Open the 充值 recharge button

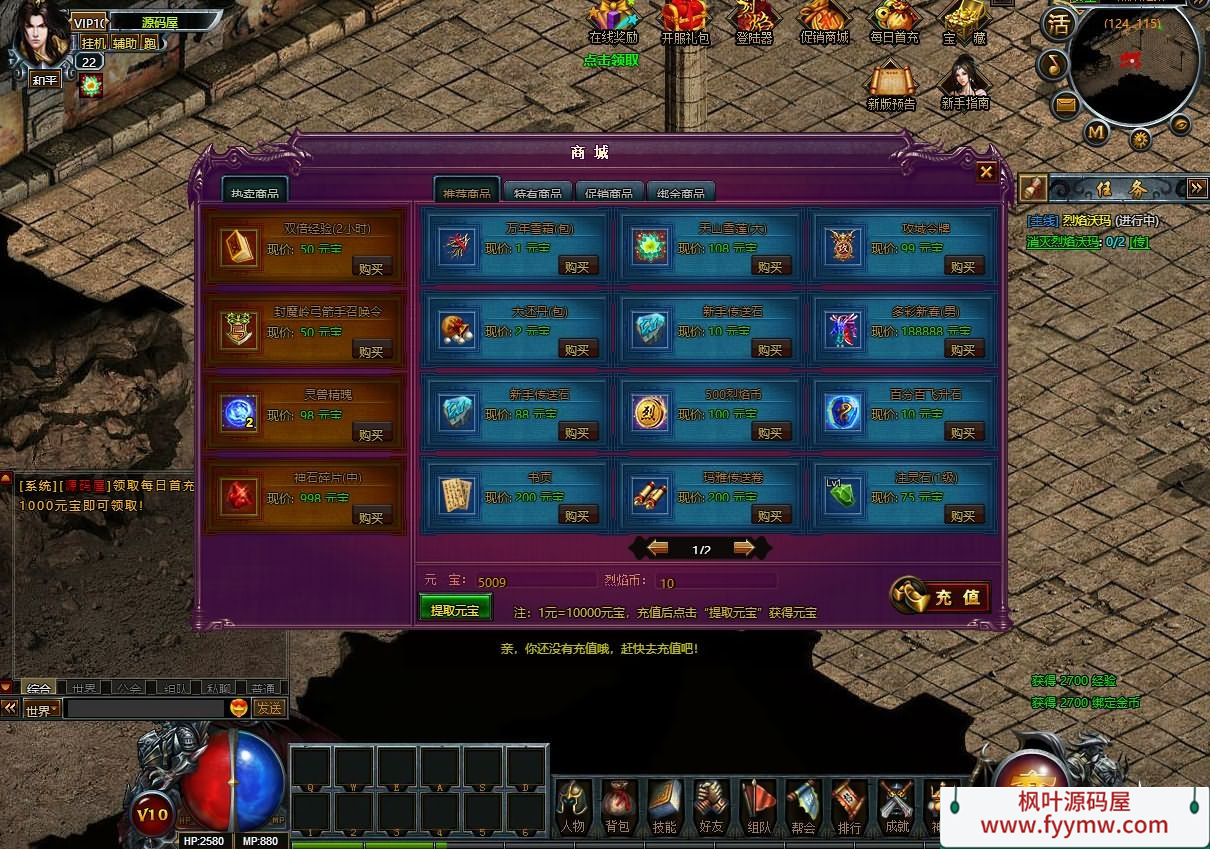(941, 597)
